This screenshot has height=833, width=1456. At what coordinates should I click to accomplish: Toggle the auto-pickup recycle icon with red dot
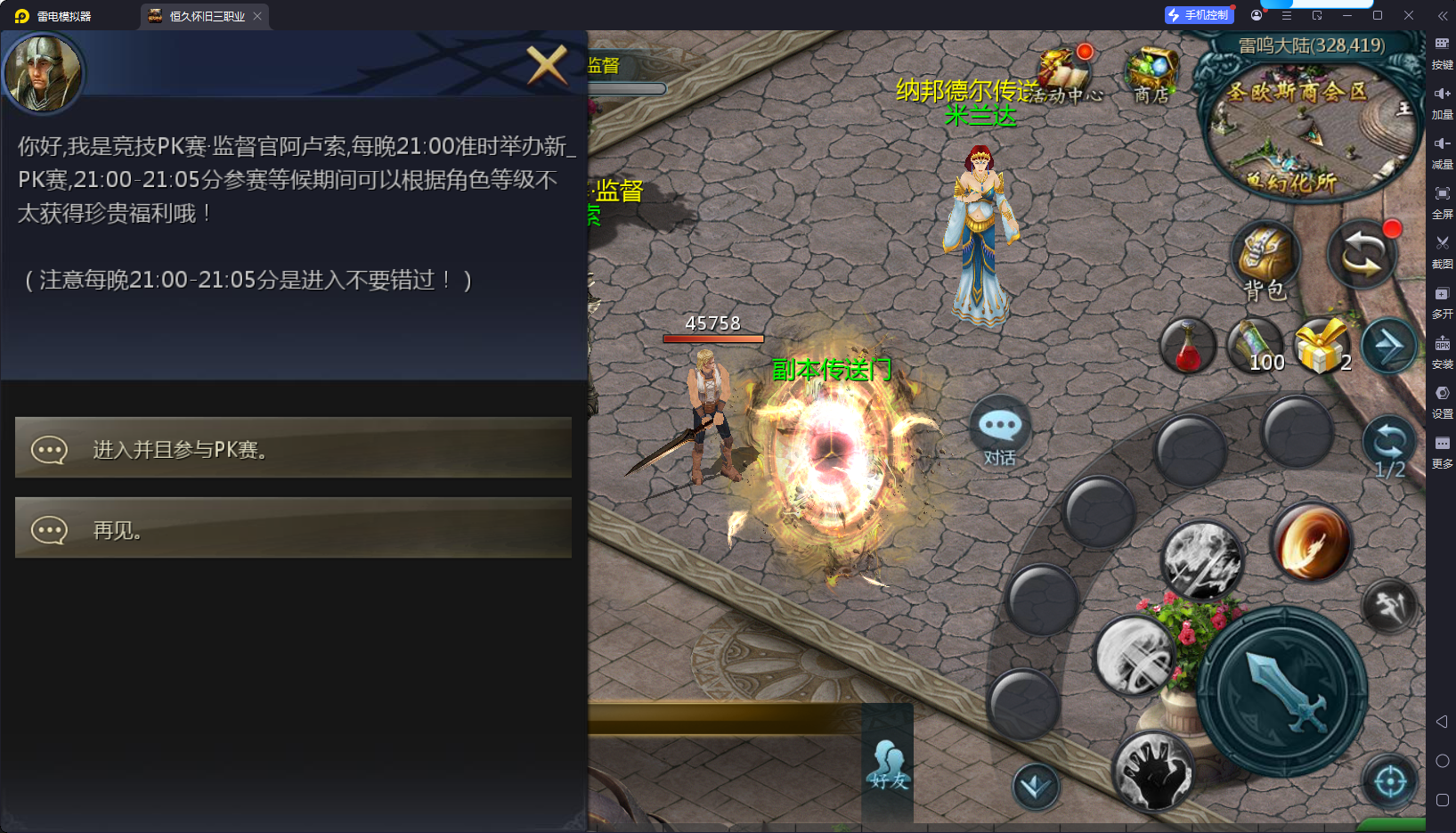click(x=1361, y=254)
